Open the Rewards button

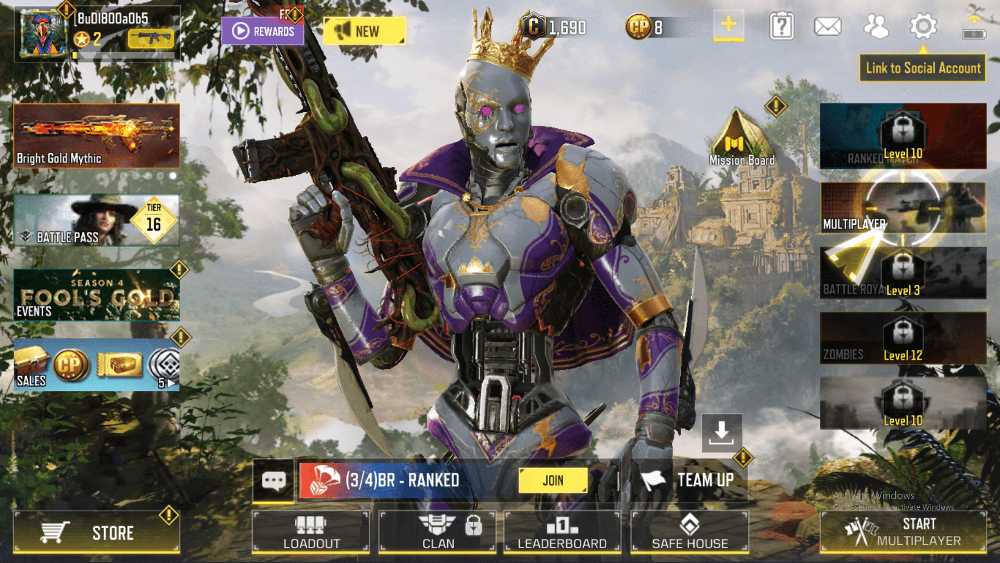262,31
